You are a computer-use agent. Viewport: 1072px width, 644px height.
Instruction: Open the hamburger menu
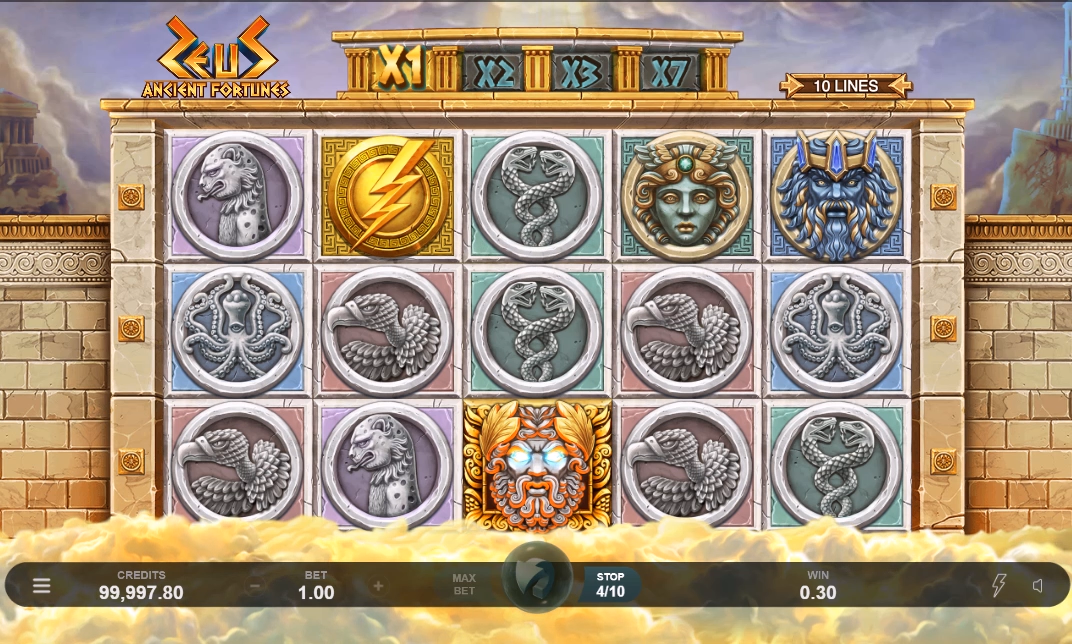41,586
